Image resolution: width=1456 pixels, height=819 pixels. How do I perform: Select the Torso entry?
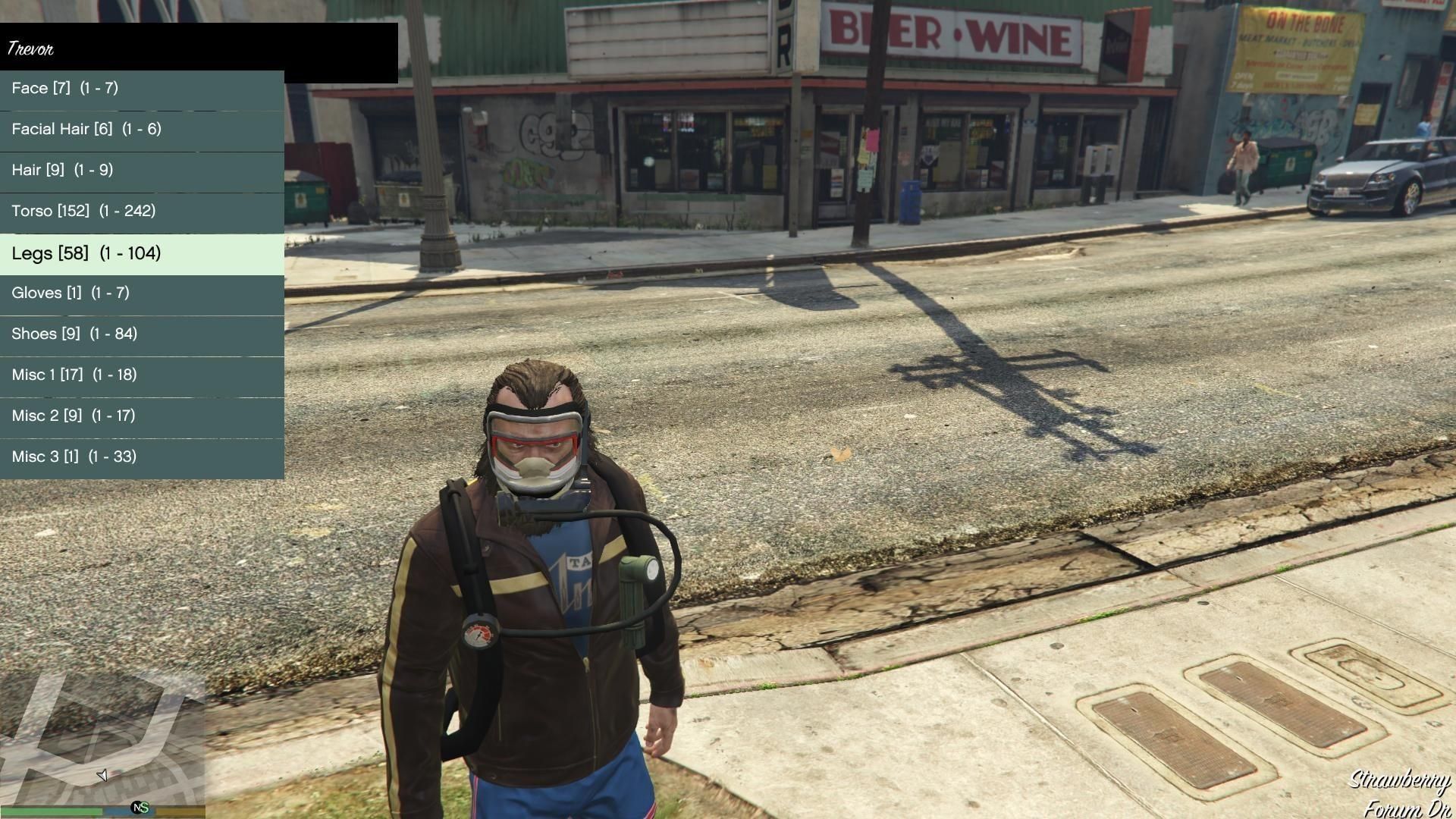142,212
